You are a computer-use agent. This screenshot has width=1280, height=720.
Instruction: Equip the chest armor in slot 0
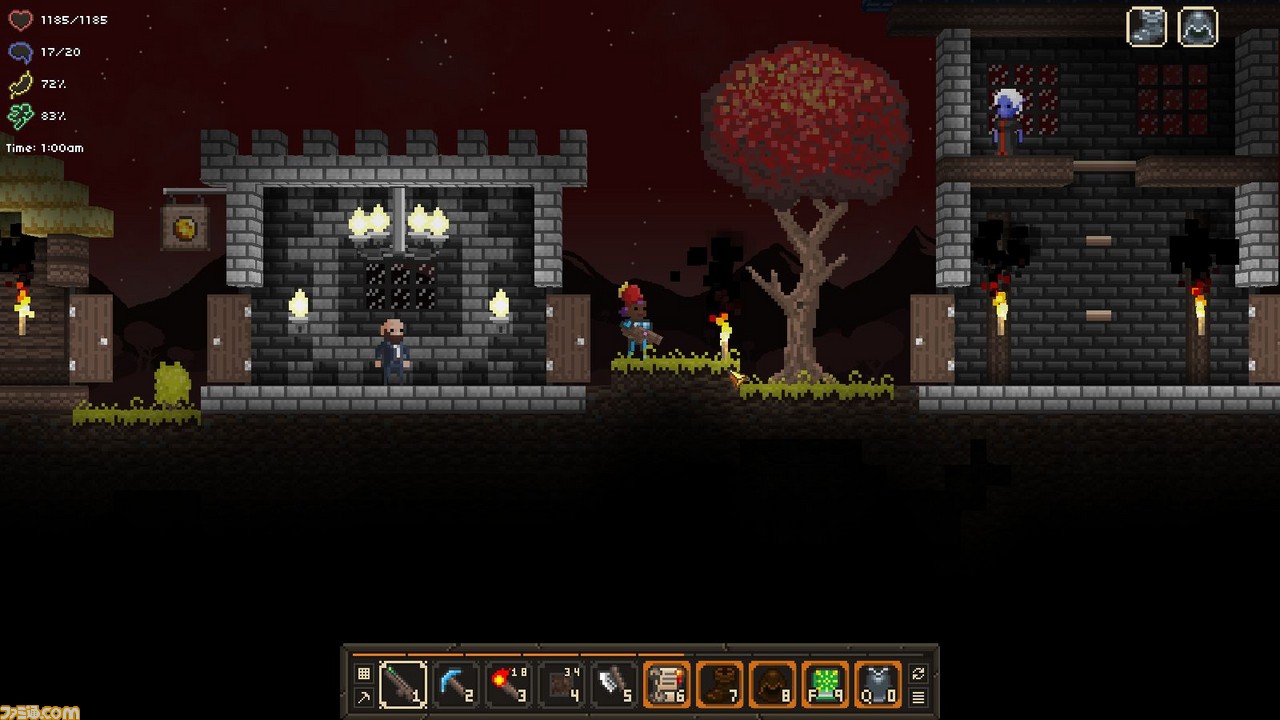click(878, 685)
